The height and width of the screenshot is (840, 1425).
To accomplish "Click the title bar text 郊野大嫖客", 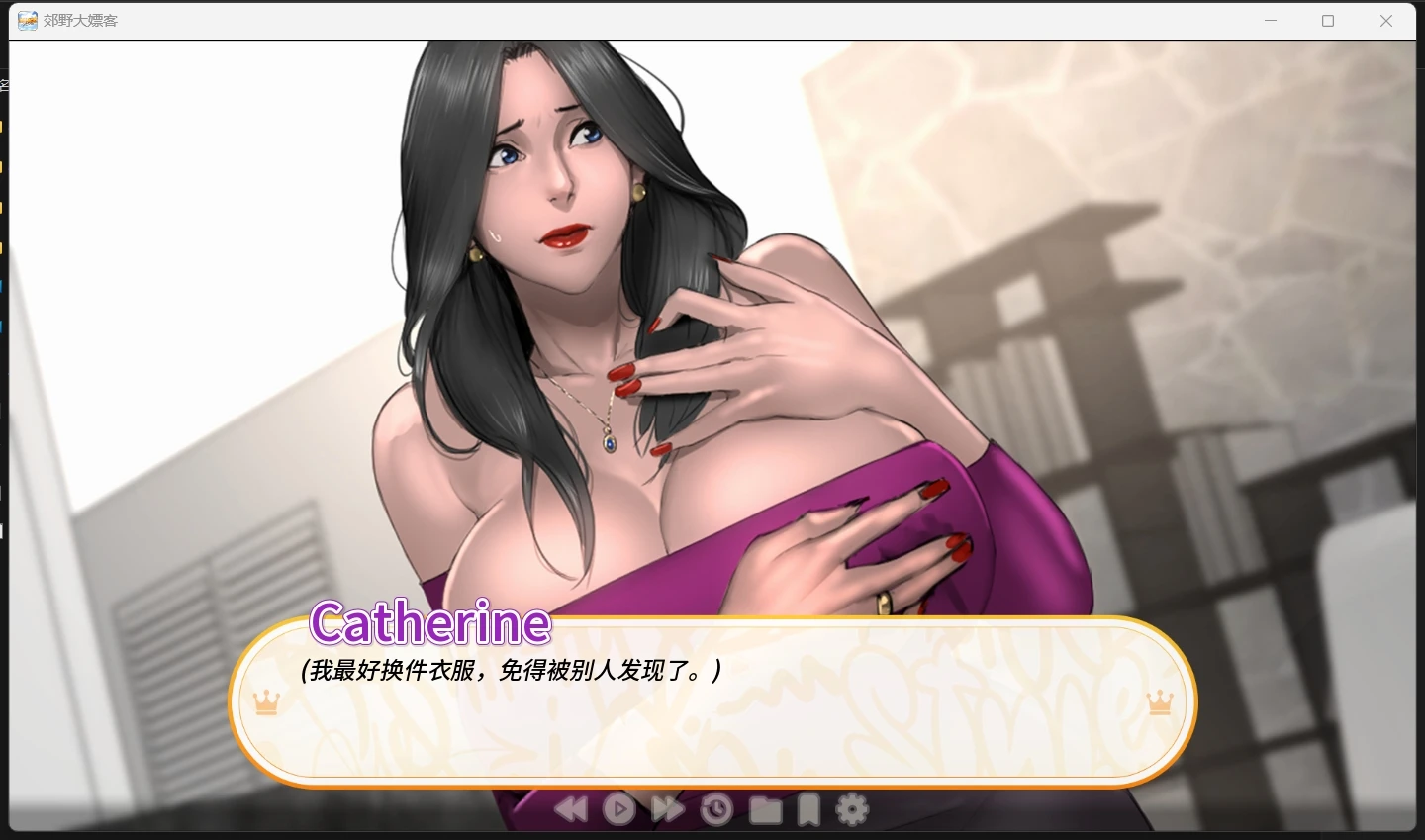I will coord(77,20).
